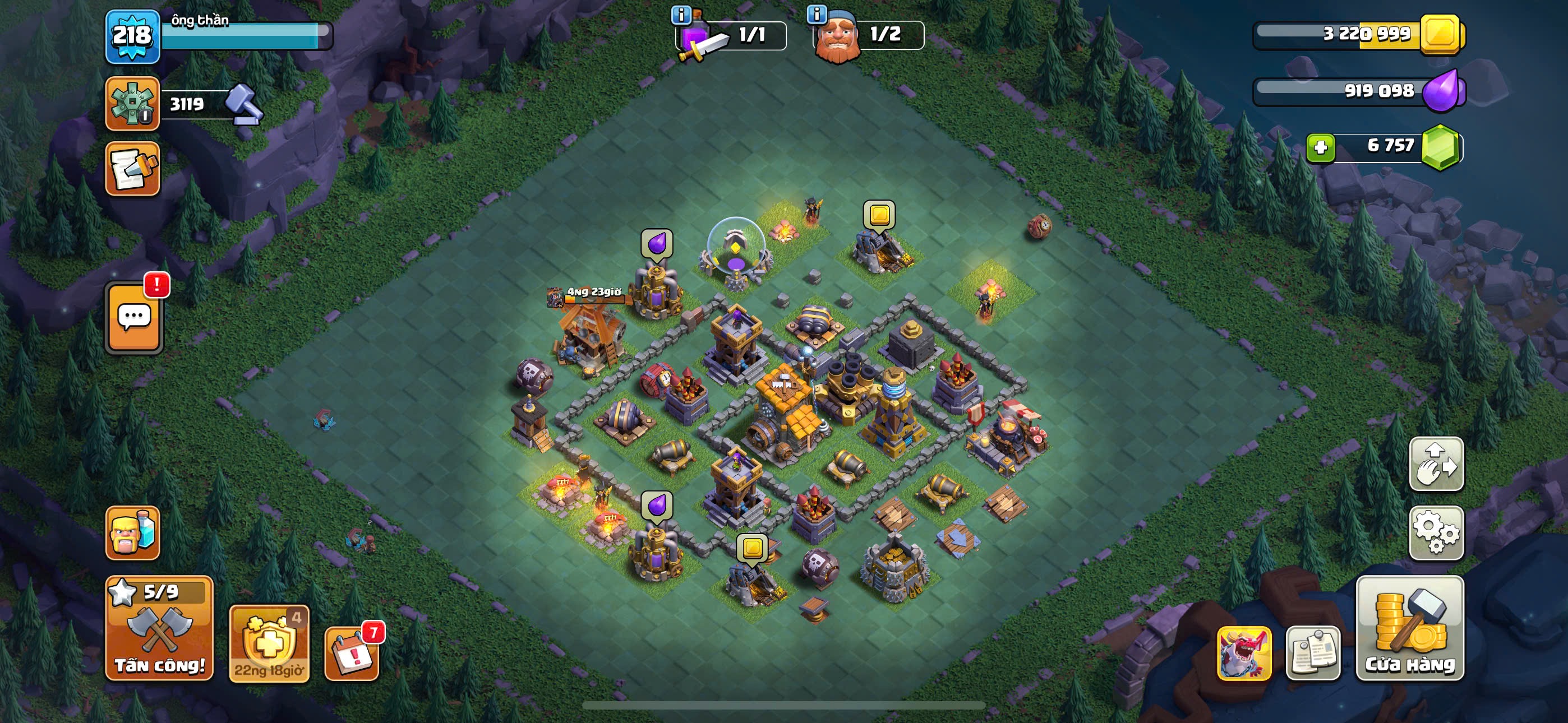The width and height of the screenshot is (1568, 723).
Task: Tap the Tấn công! attack button
Action: [159, 628]
